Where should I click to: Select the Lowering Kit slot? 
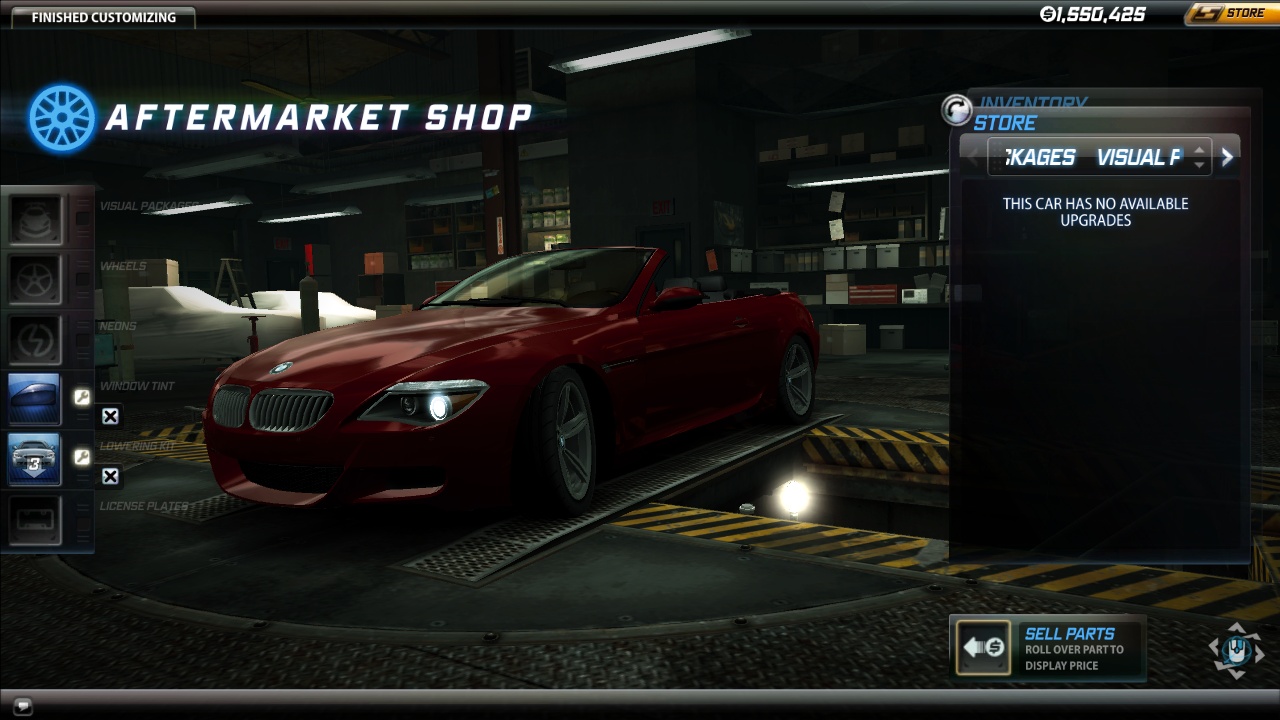click(35, 459)
